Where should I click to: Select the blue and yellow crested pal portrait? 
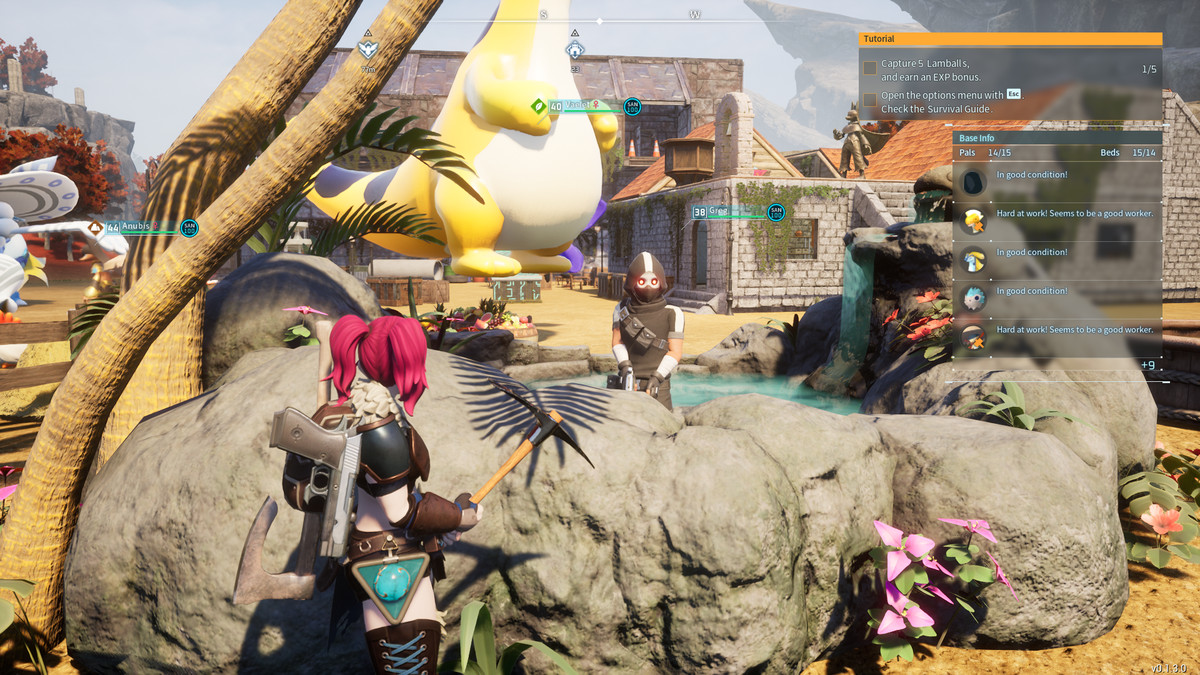click(x=973, y=260)
